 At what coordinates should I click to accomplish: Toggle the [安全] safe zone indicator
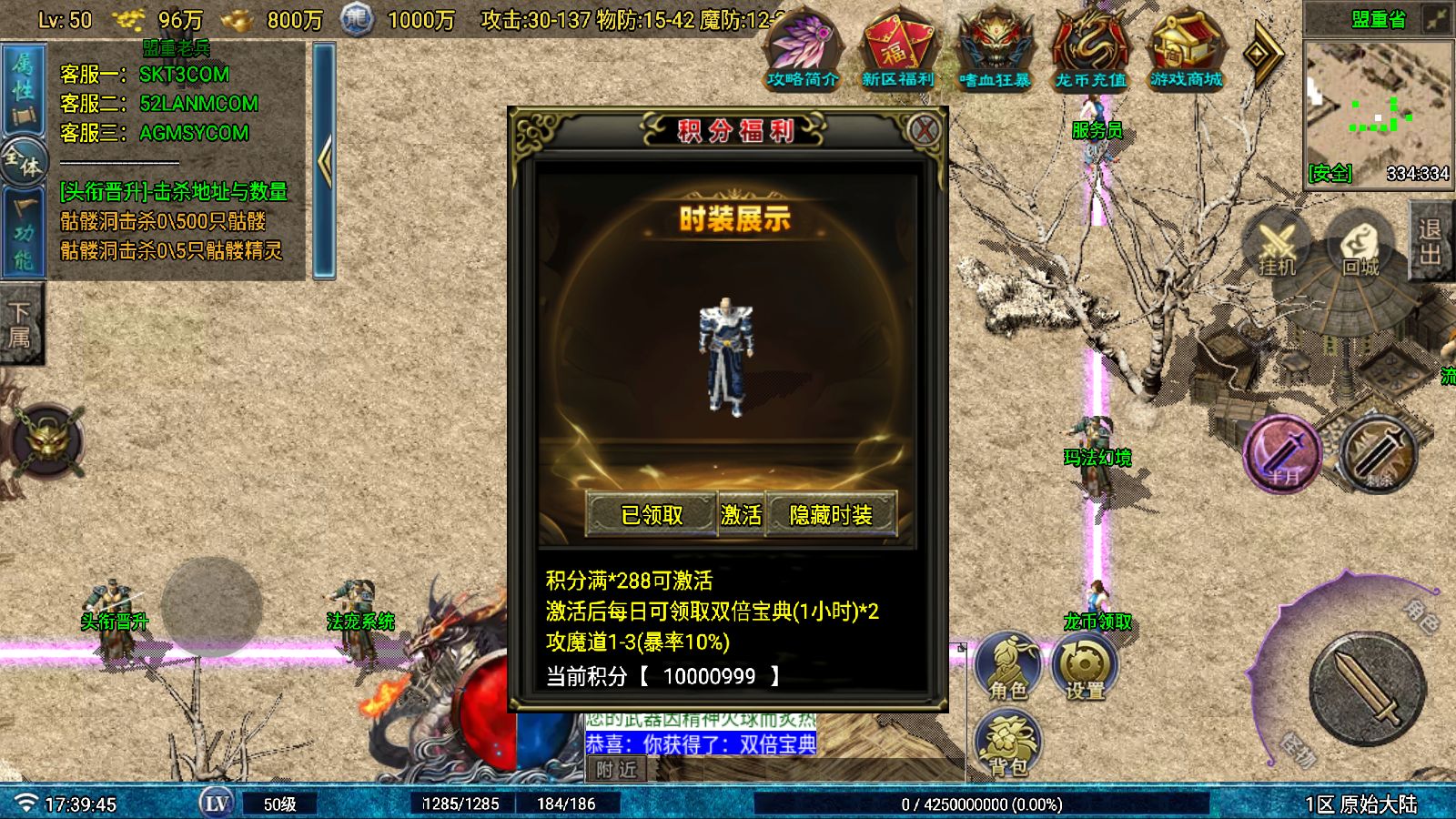(x=1329, y=173)
